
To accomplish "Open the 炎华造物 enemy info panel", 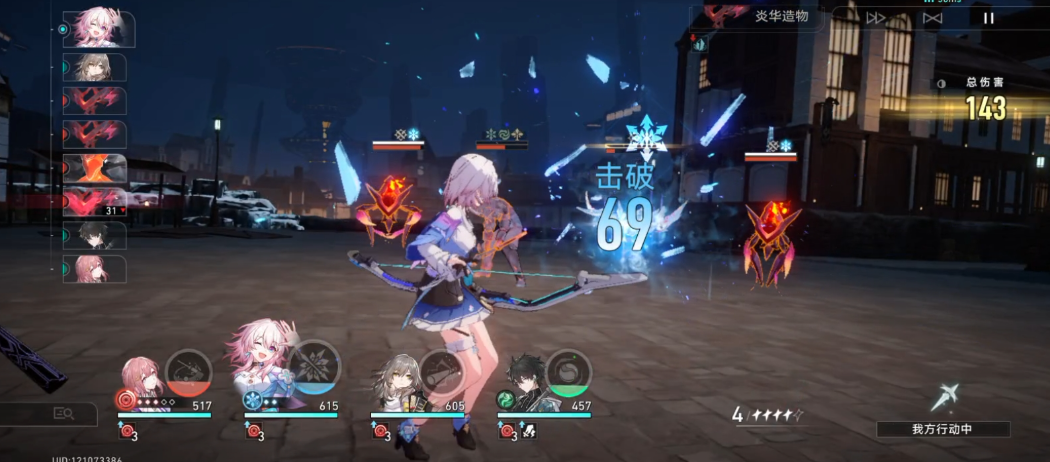I will [x=771, y=16].
